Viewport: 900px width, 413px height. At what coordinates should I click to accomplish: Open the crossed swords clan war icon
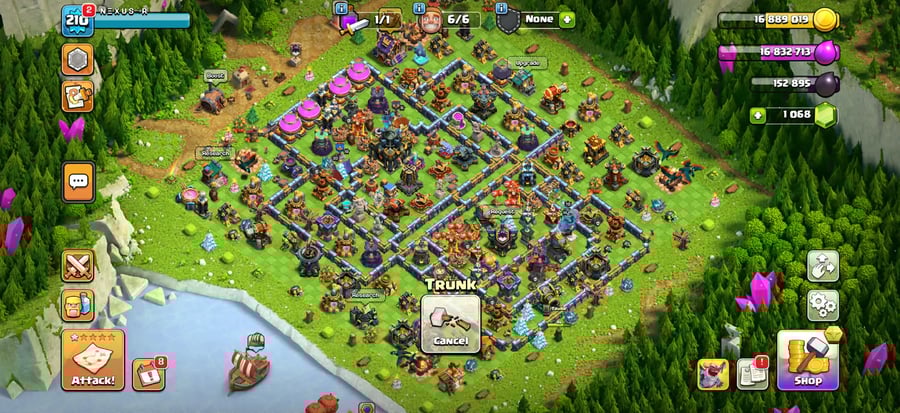pos(78,266)
